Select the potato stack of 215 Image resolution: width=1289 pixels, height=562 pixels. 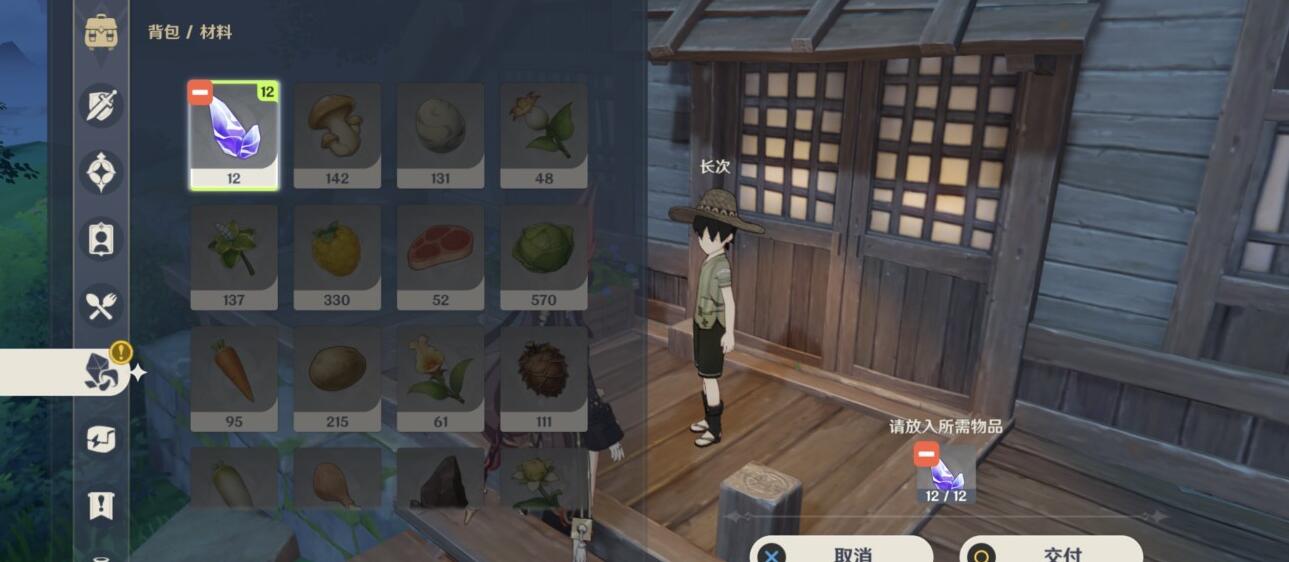pyautogui.click(x=337, y=378)
